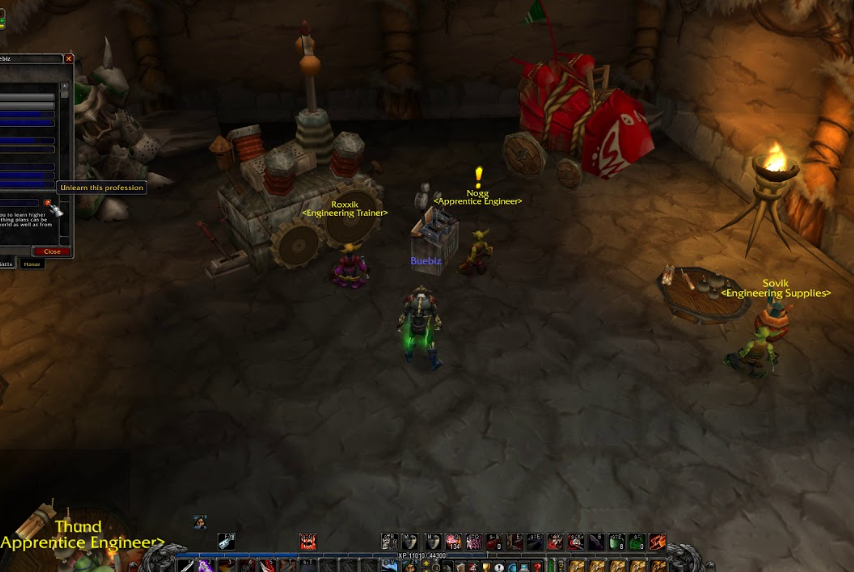
Task: Use the white glove ability icon
Action: click(x=225, y=542)
